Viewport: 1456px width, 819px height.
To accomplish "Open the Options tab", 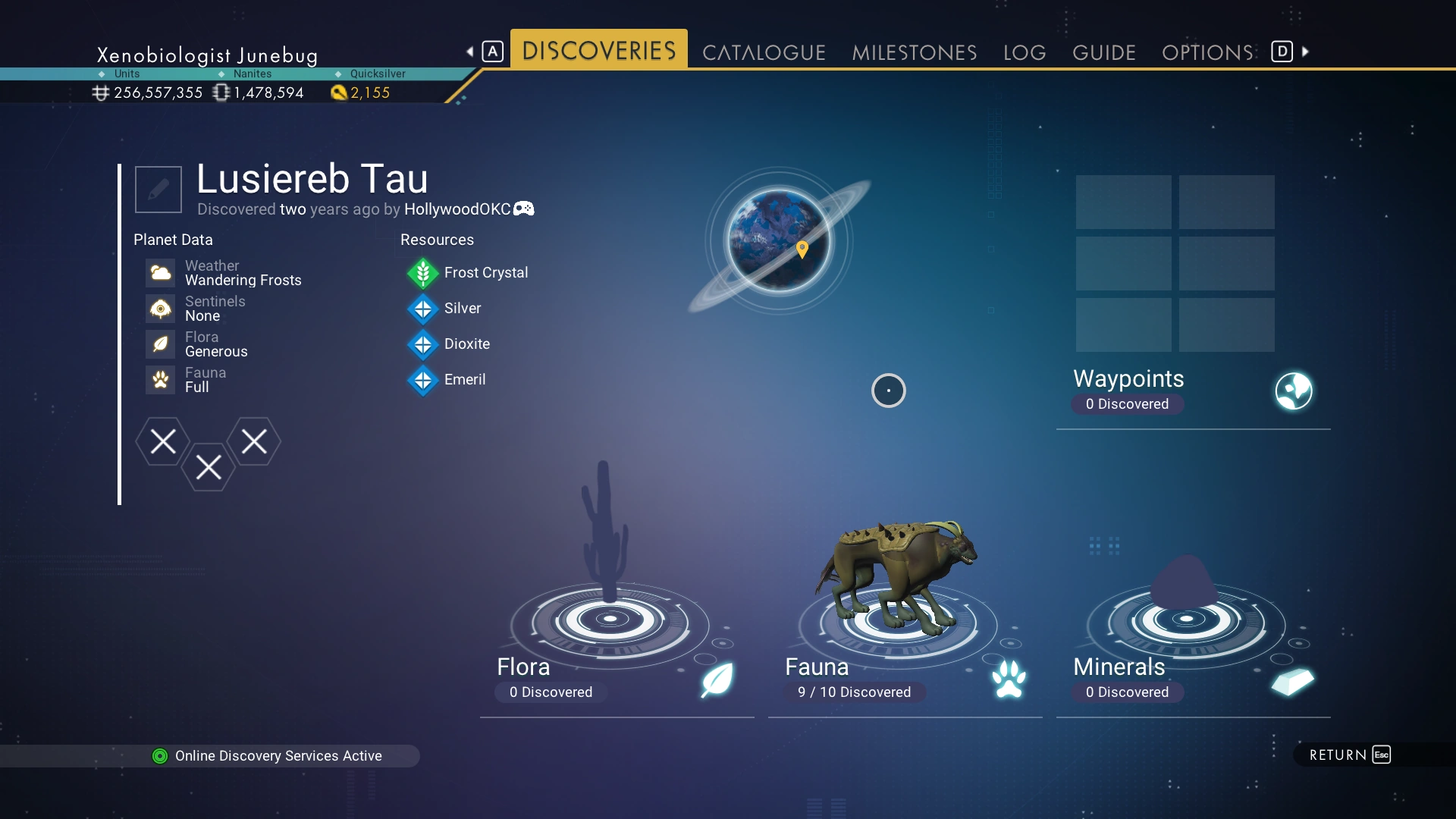I will 1207,52.
